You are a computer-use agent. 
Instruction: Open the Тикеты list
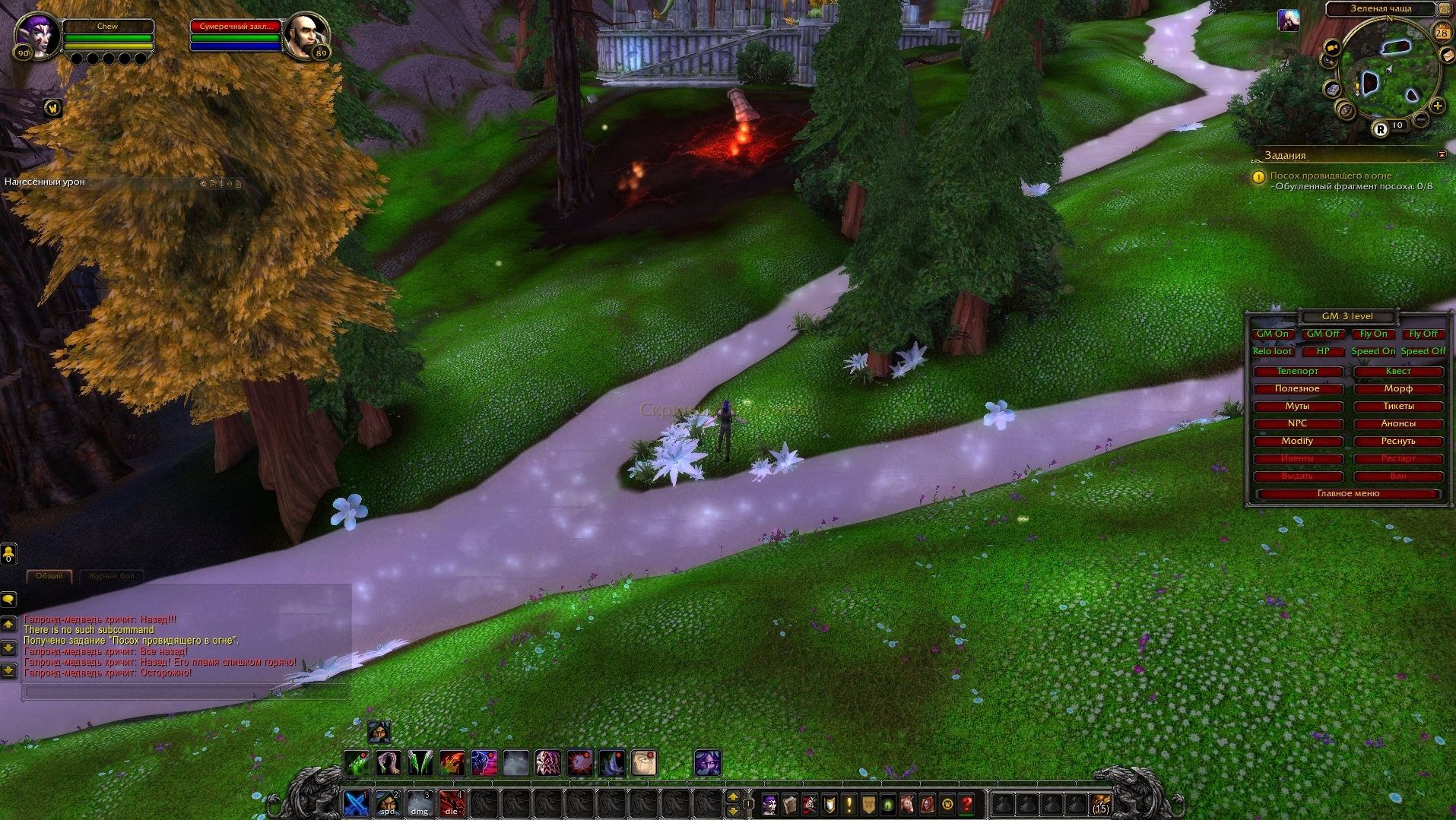1398,406
